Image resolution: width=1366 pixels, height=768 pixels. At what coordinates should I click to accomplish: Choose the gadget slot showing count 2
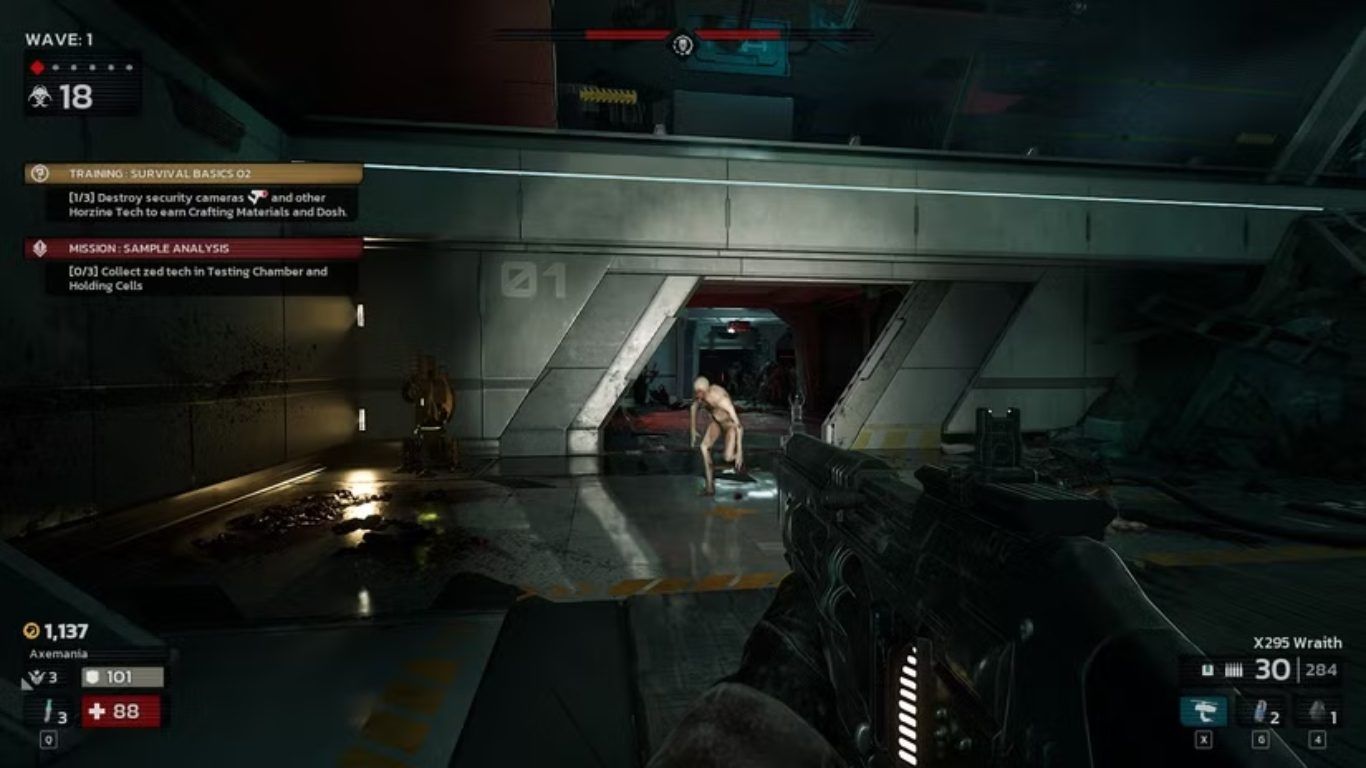tap(1260, 711)
